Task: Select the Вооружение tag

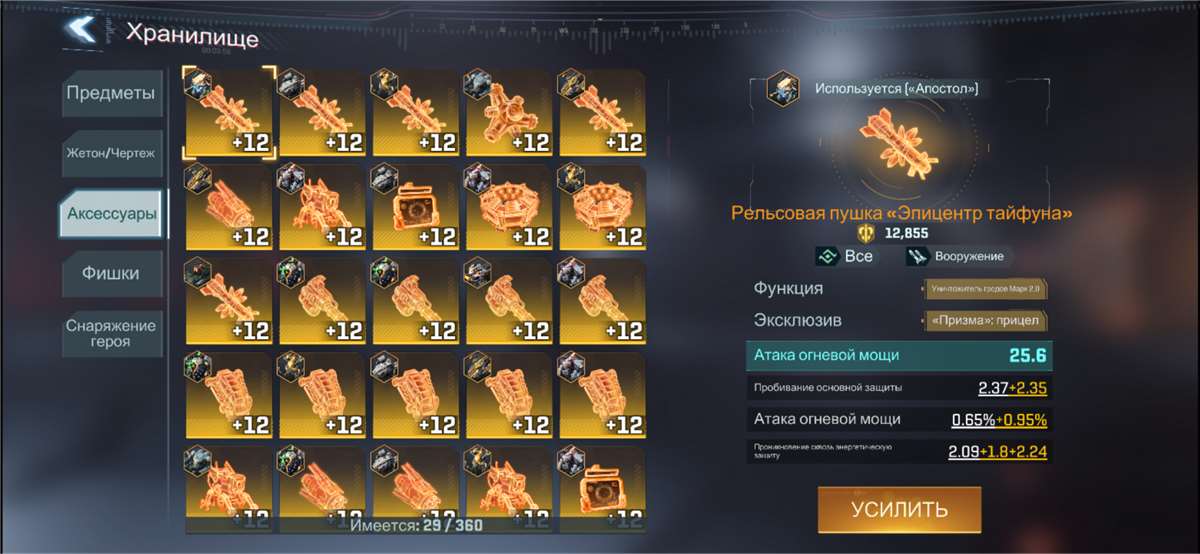Action: point(955,256)
